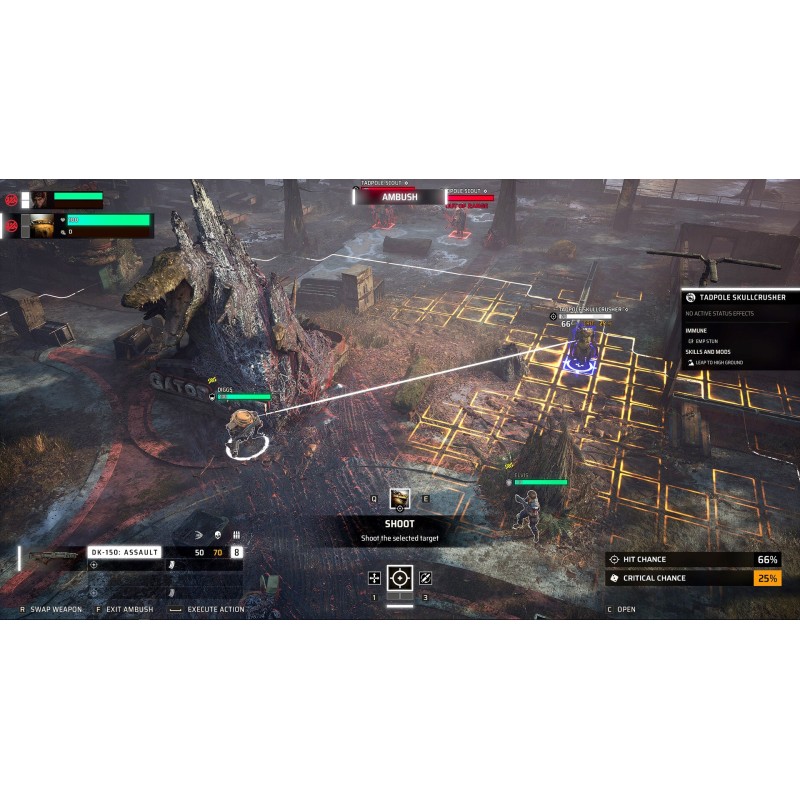This screenshot has width=800, height=800.
Task: Open the Hit Chance details row
Action: click(x=693, y=560)
